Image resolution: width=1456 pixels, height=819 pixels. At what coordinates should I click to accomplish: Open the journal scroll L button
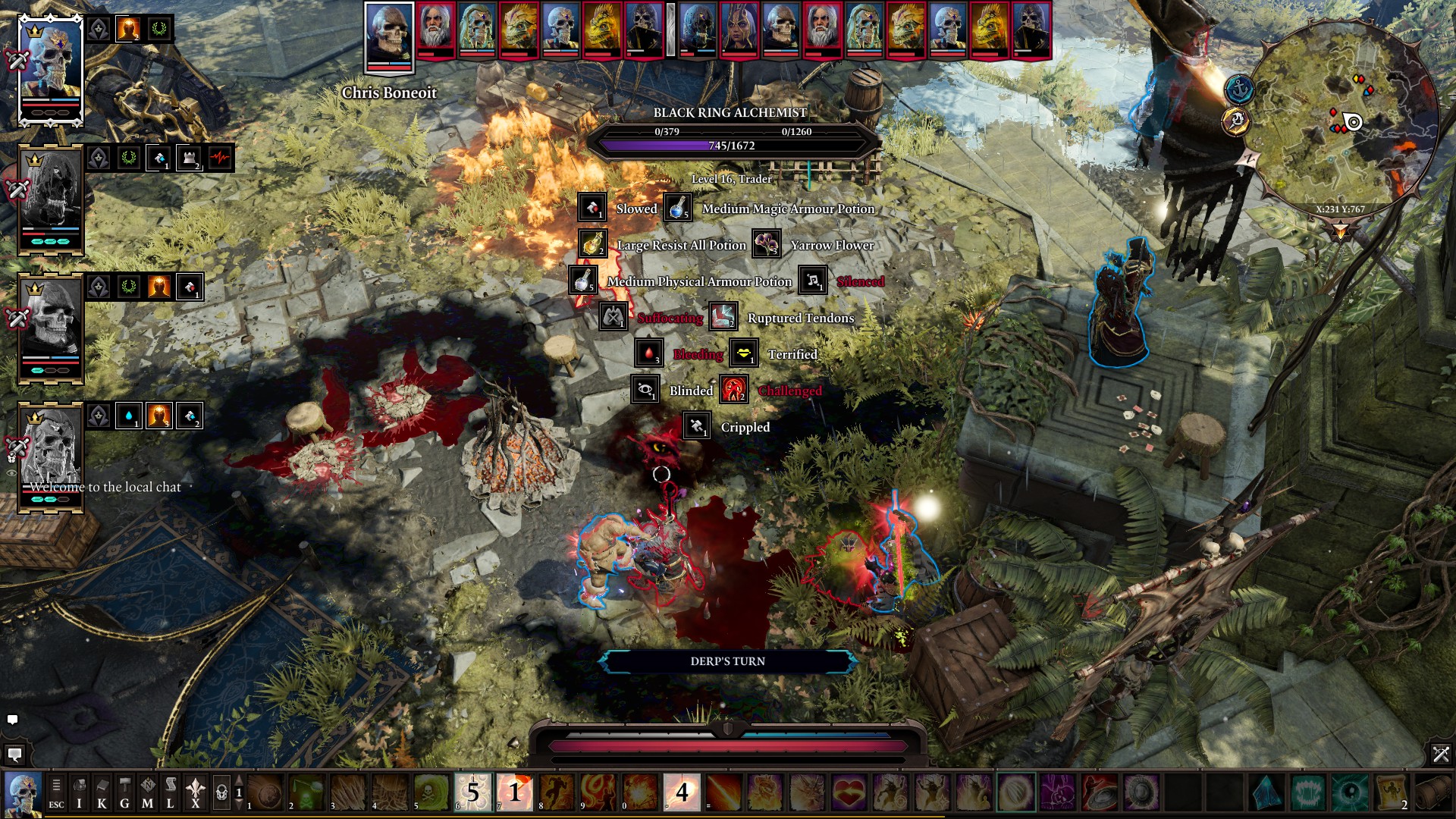[x=171, y=793]
